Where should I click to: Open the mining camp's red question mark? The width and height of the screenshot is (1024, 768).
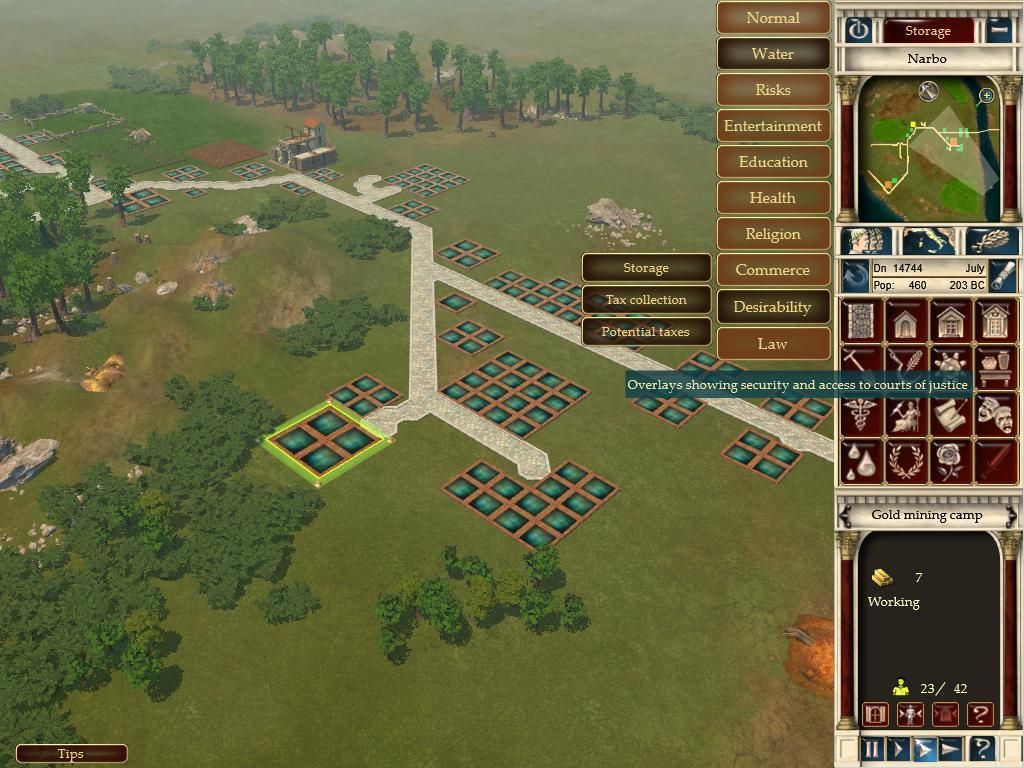[x=980, y=714]
